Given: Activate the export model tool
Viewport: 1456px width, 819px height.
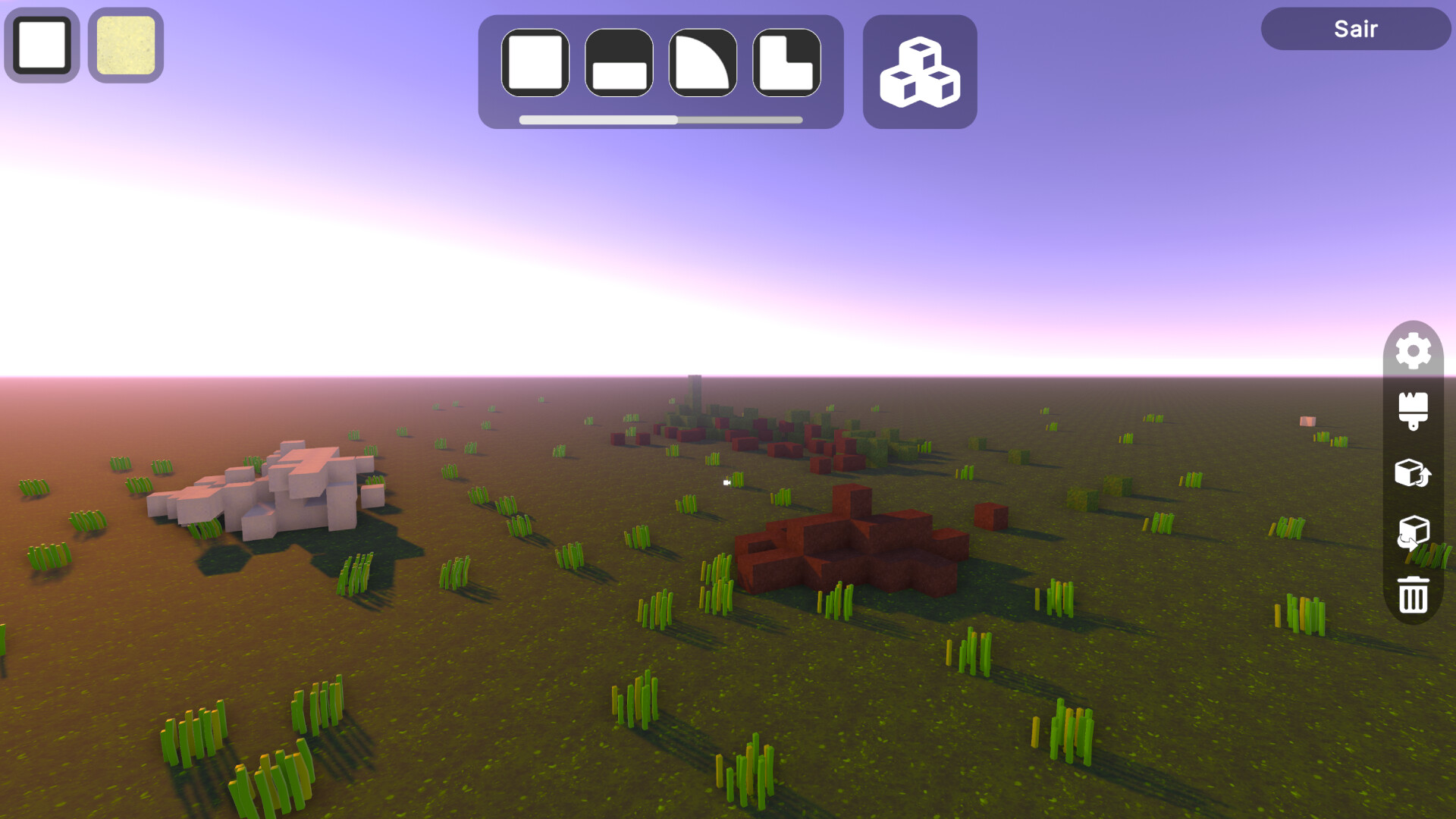Looking at the screenshot, I should tap(1412, 472).
